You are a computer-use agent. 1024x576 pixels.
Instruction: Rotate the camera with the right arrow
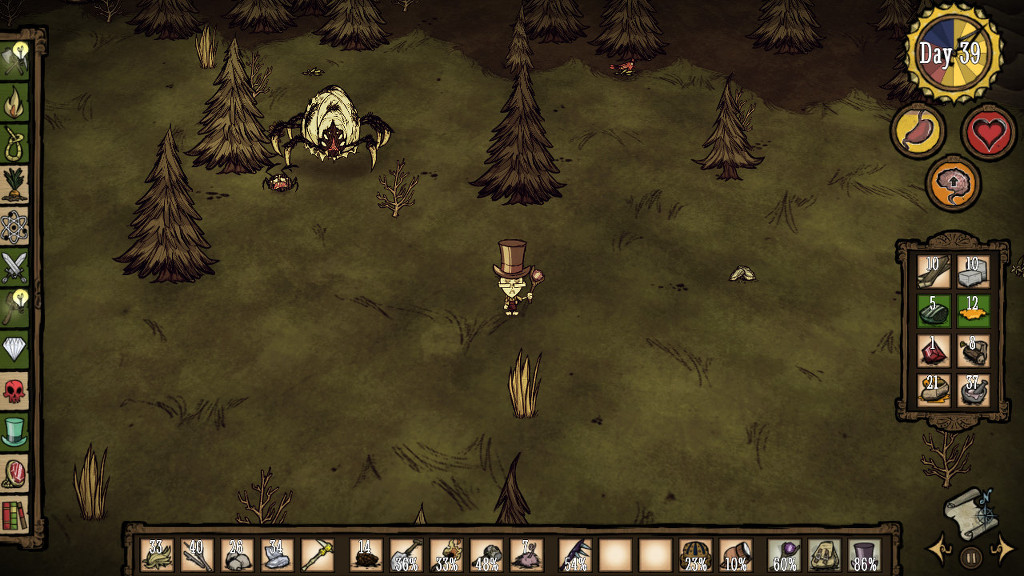(x=1002, y=549)
